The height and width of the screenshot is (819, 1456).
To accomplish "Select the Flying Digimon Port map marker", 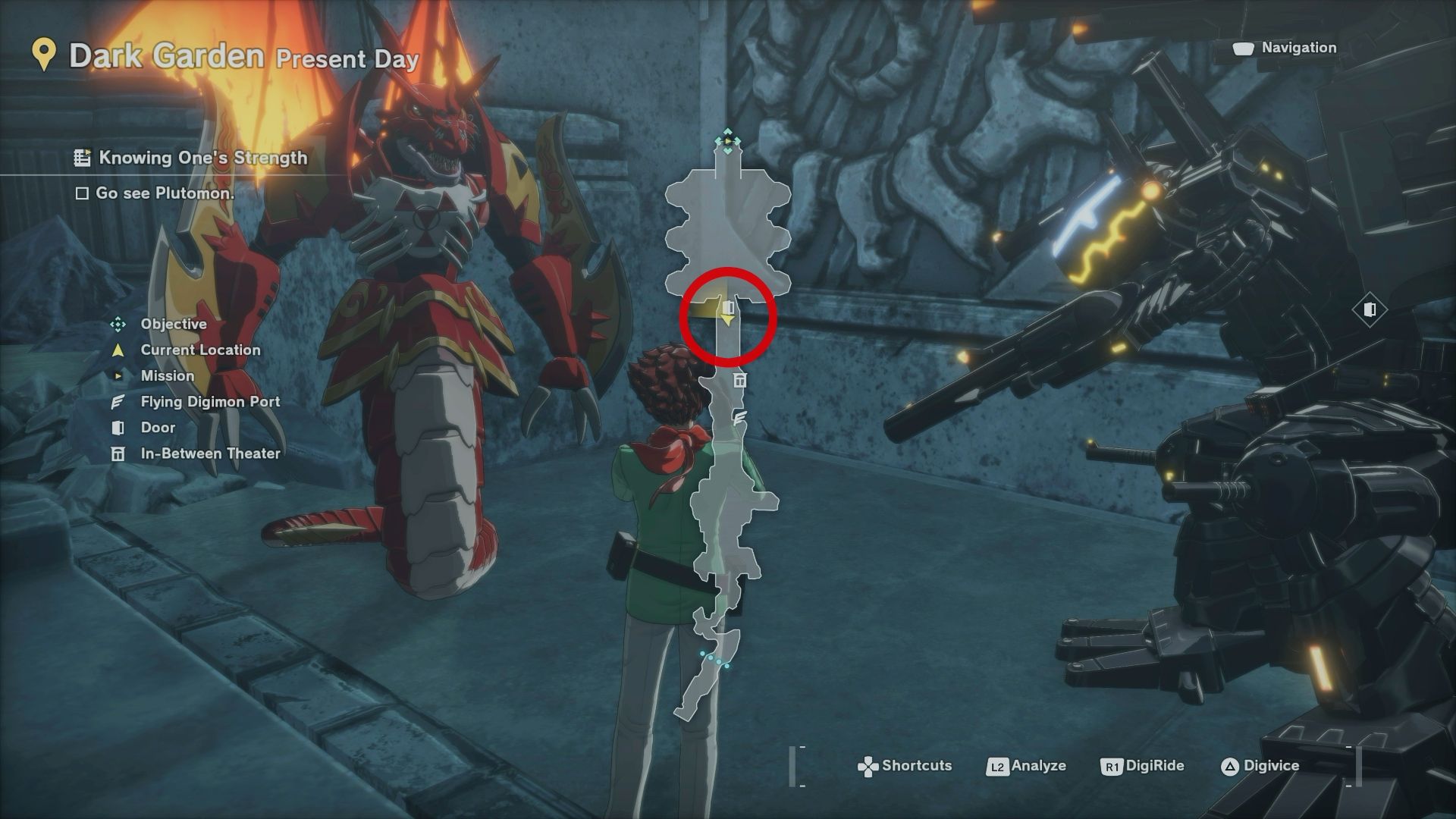I will (x=740, y=417).
